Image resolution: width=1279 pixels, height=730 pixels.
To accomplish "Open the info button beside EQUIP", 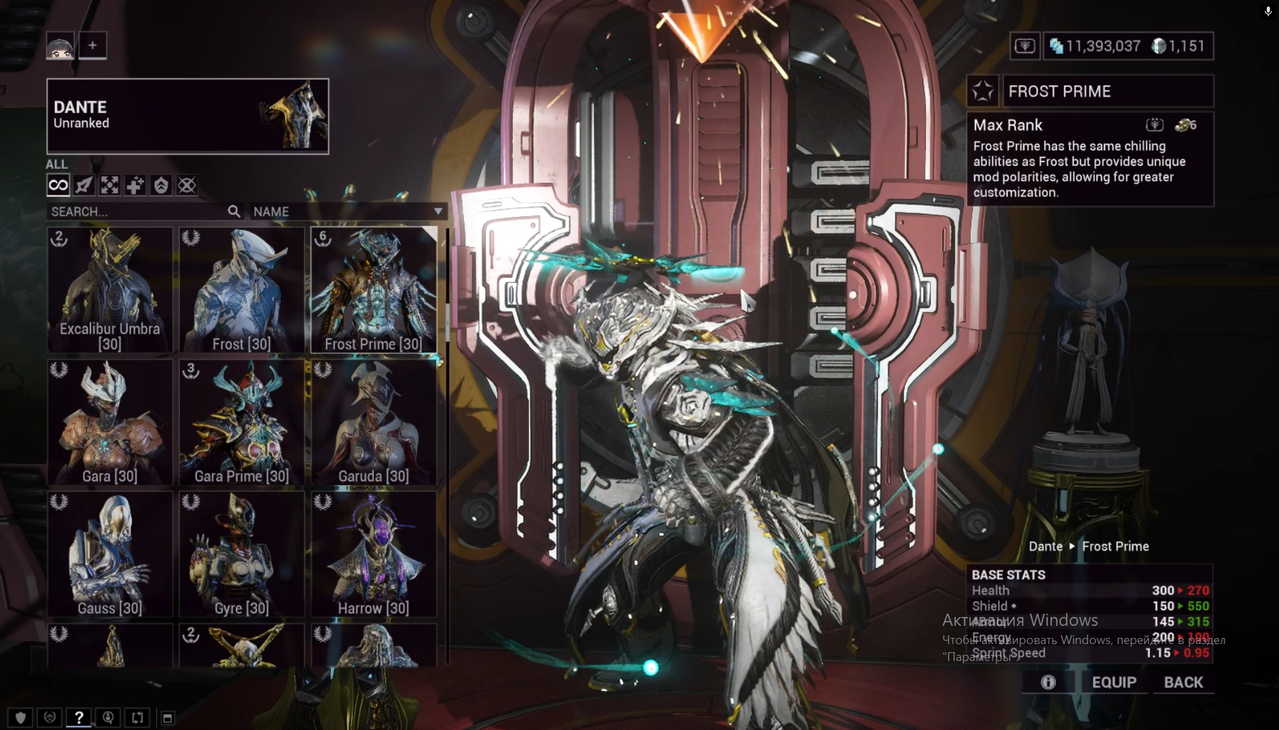I will point(1048,682).
